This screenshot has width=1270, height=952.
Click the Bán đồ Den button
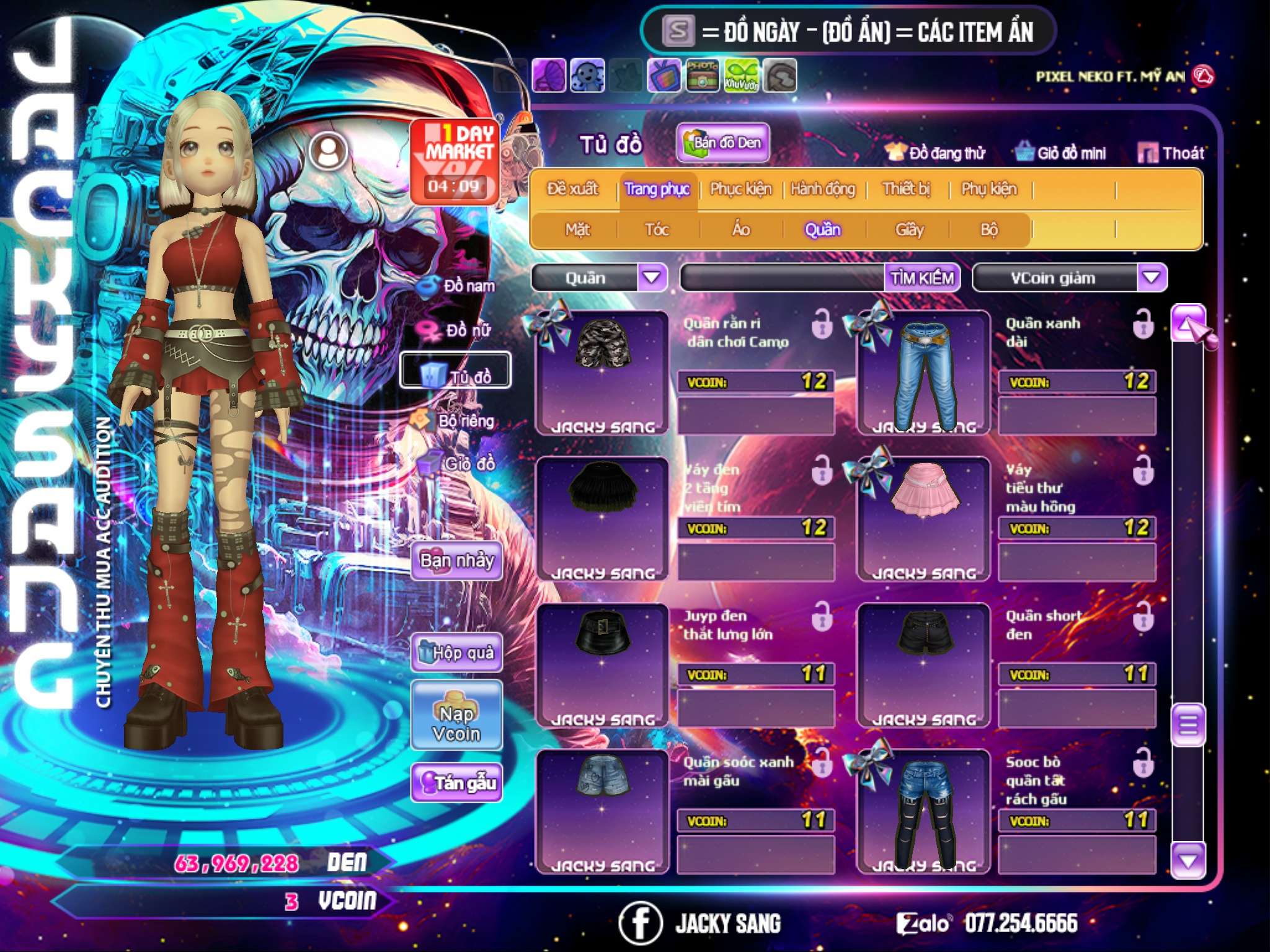click(x=723, y=143)
